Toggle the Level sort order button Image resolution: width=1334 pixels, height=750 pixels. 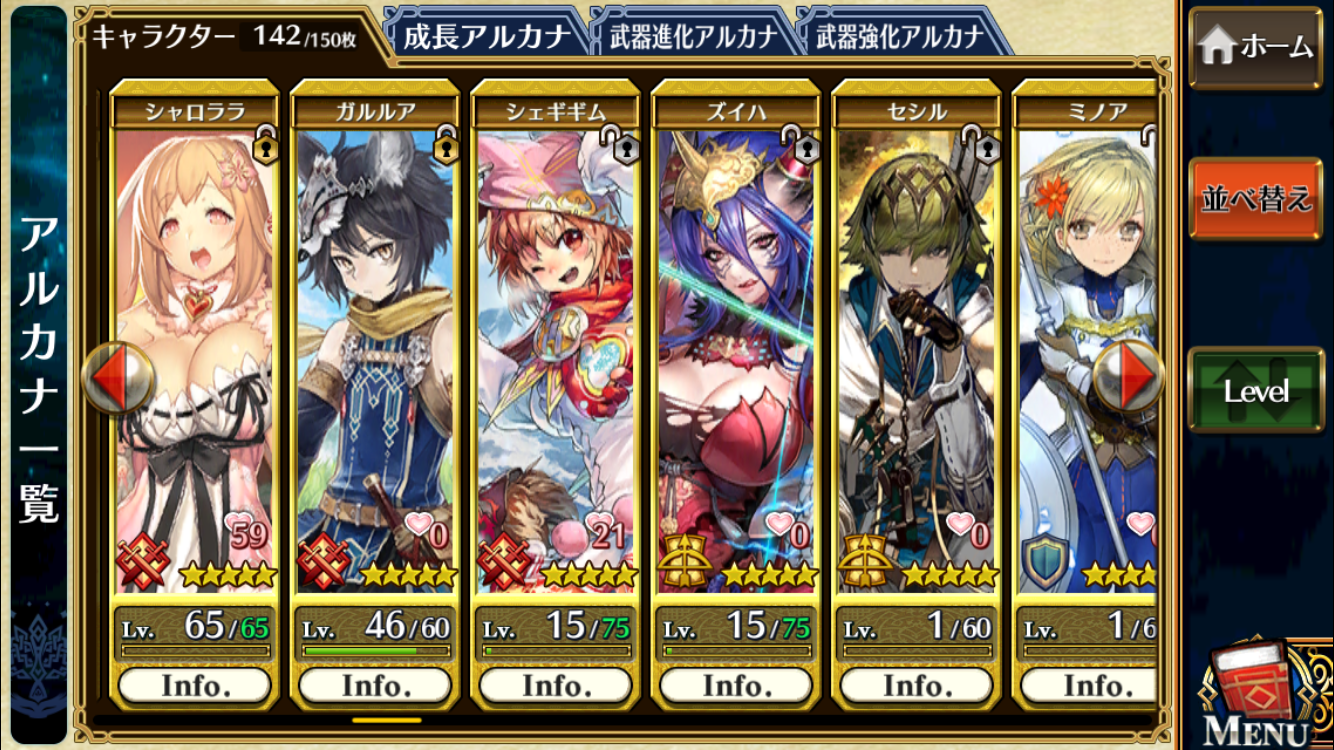tap(1255, 391)
